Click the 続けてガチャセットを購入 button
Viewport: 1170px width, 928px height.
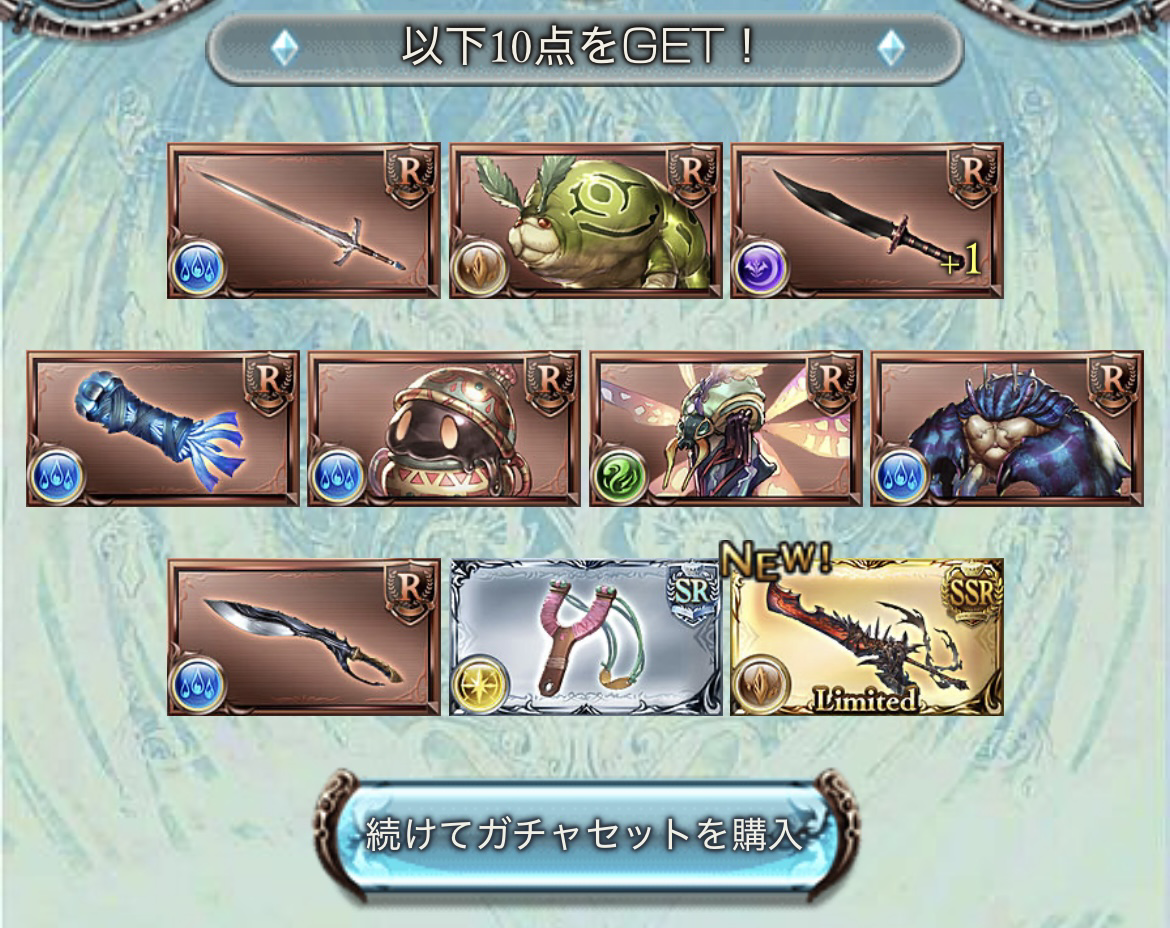[585, 834]
